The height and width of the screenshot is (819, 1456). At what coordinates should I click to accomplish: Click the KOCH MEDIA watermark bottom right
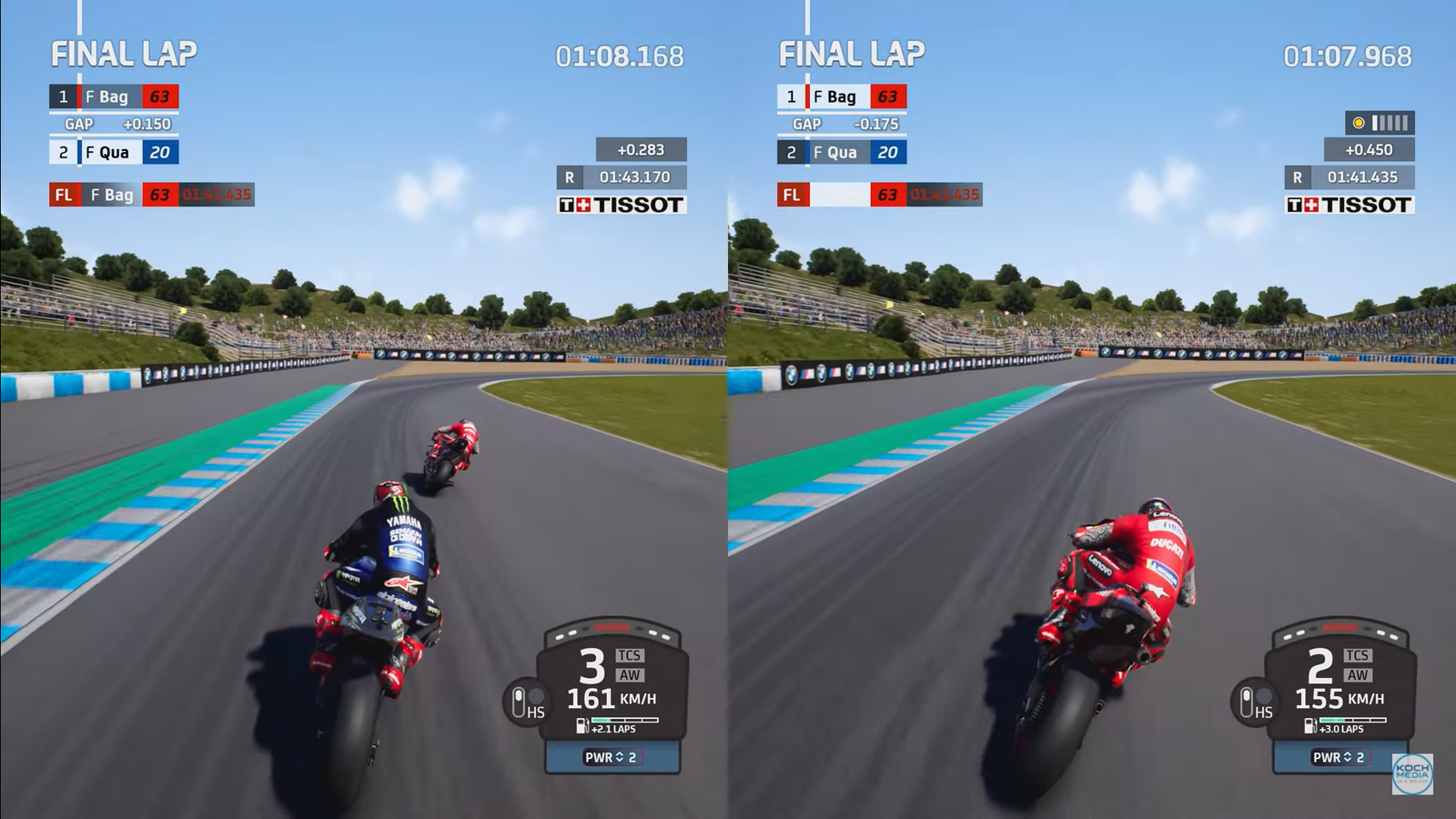tap(1411, 773)
